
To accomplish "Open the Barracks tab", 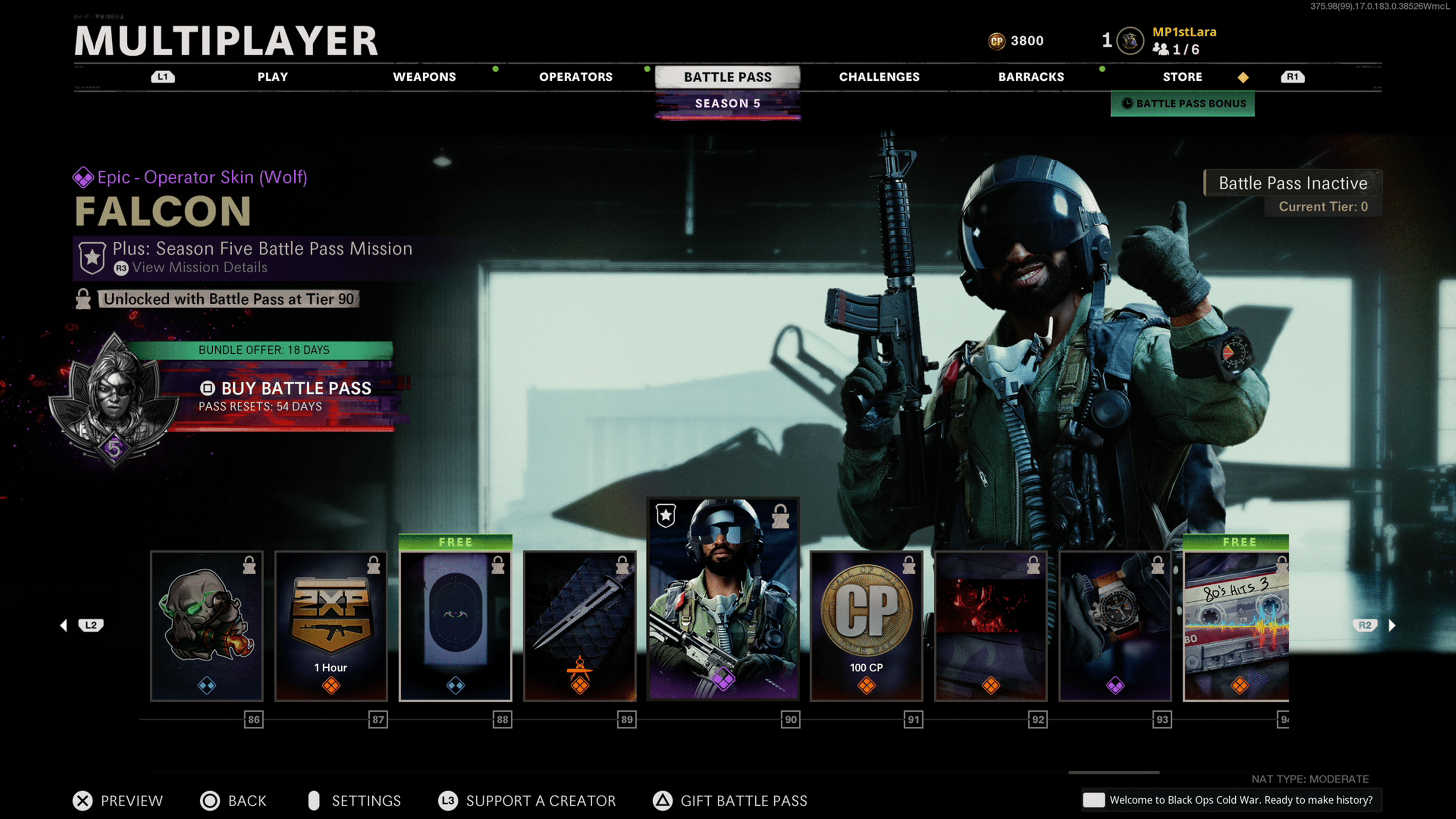I will 1031,77.
